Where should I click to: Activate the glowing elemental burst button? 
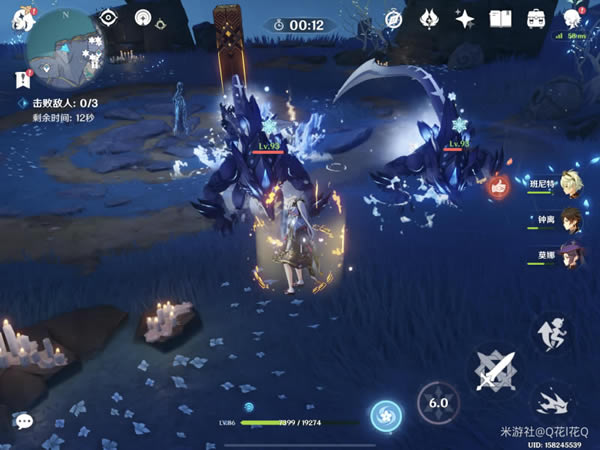click(385, 417)
